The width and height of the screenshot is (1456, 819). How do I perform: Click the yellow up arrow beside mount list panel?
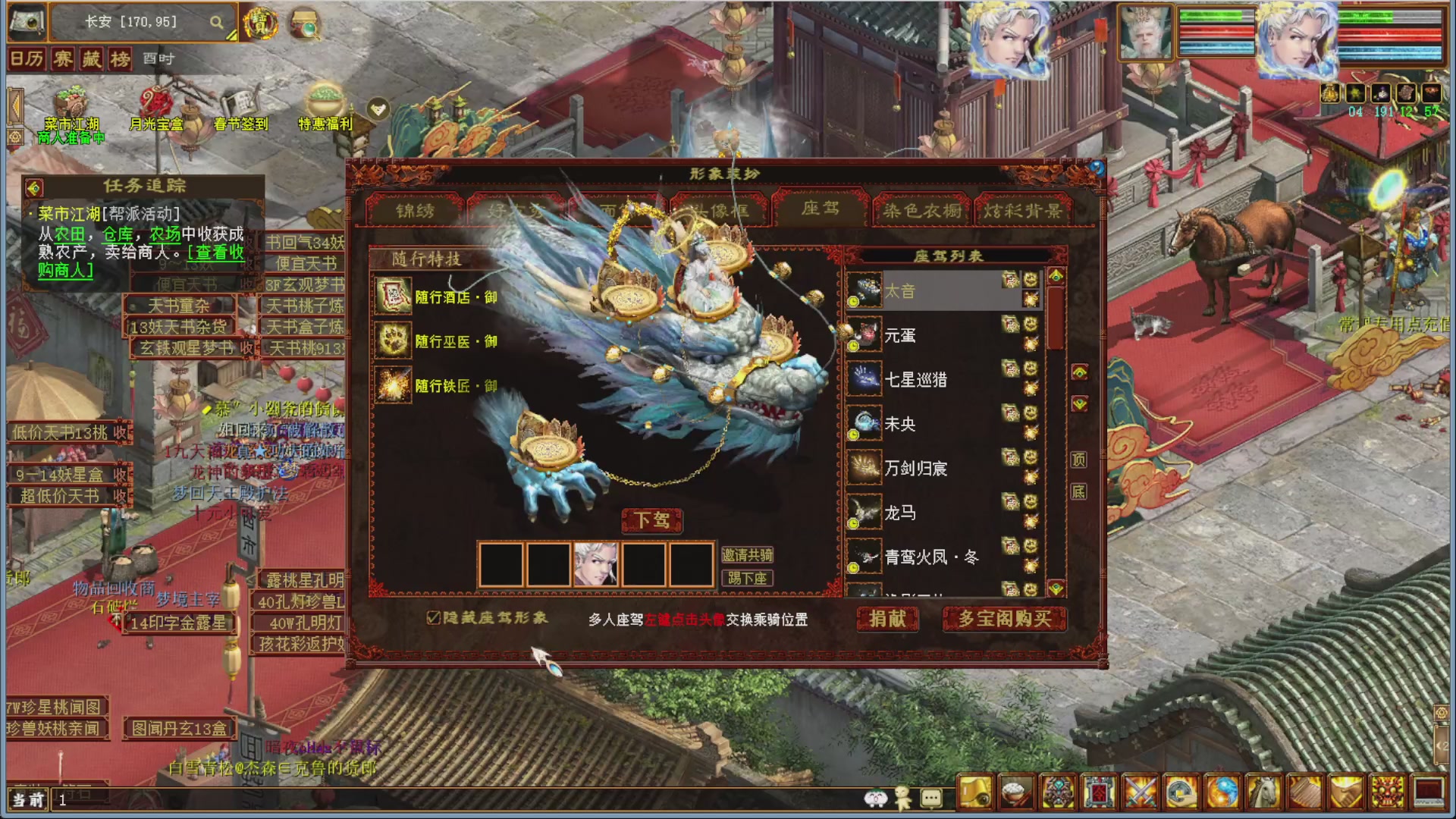(1079, 371)
